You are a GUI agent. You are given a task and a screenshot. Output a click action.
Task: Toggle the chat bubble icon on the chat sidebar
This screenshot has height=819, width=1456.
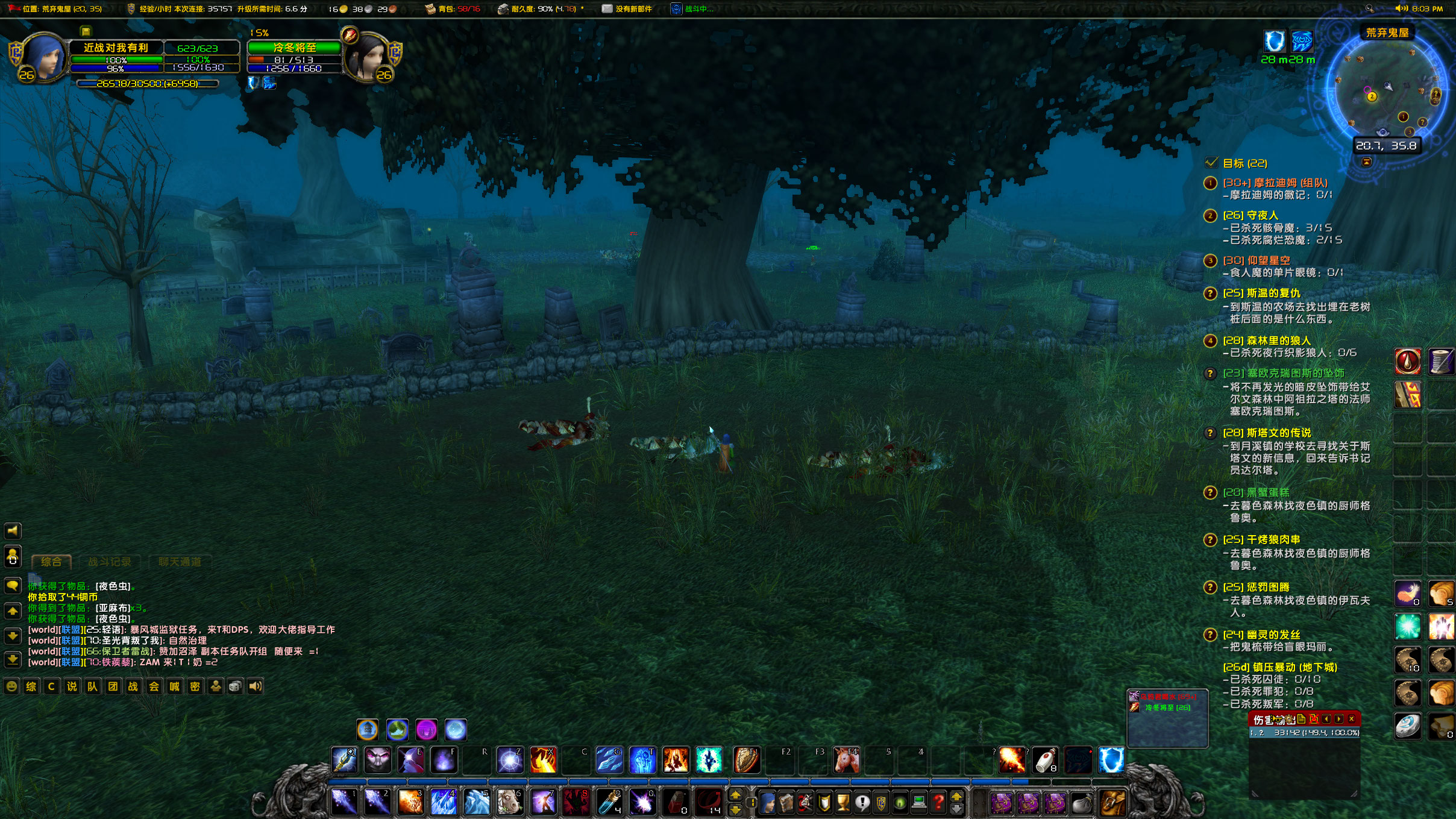click(x=13, y=586)
